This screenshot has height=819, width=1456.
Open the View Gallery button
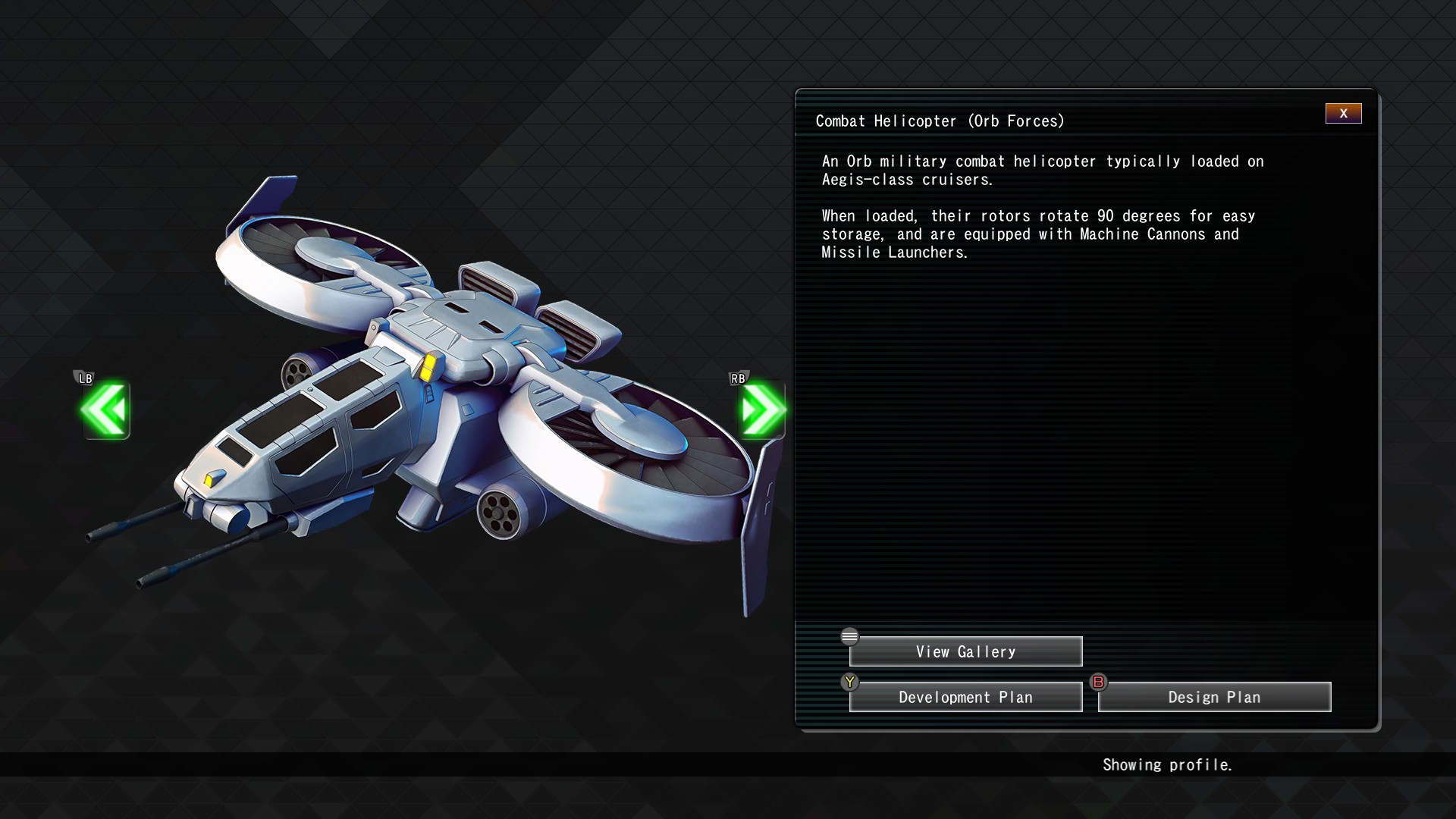(x=965, y=652)
